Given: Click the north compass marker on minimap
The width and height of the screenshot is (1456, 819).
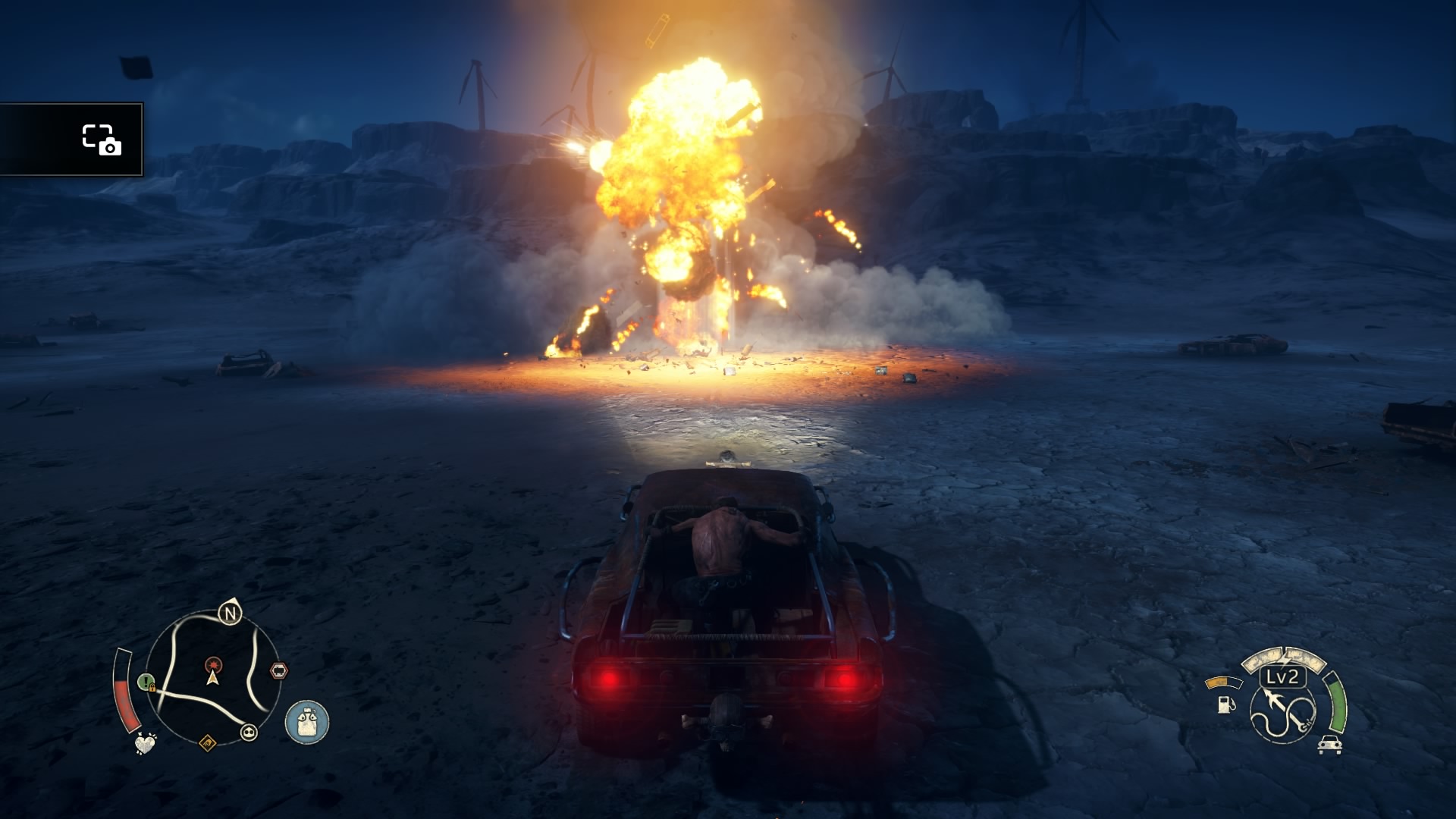Looking at the screenshot, I should tap(230, 612).
